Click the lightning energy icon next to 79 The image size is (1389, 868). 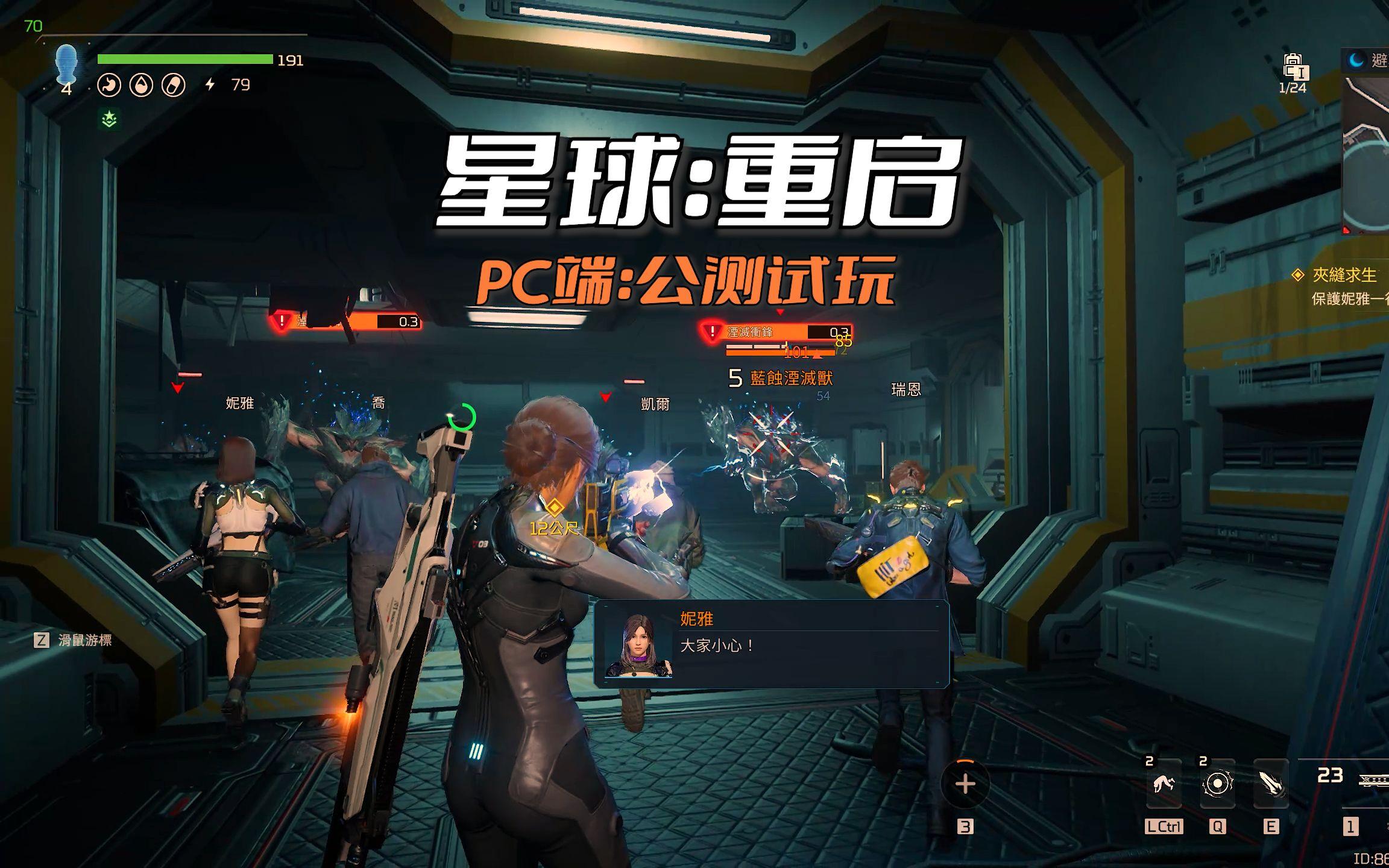point(210,86)
